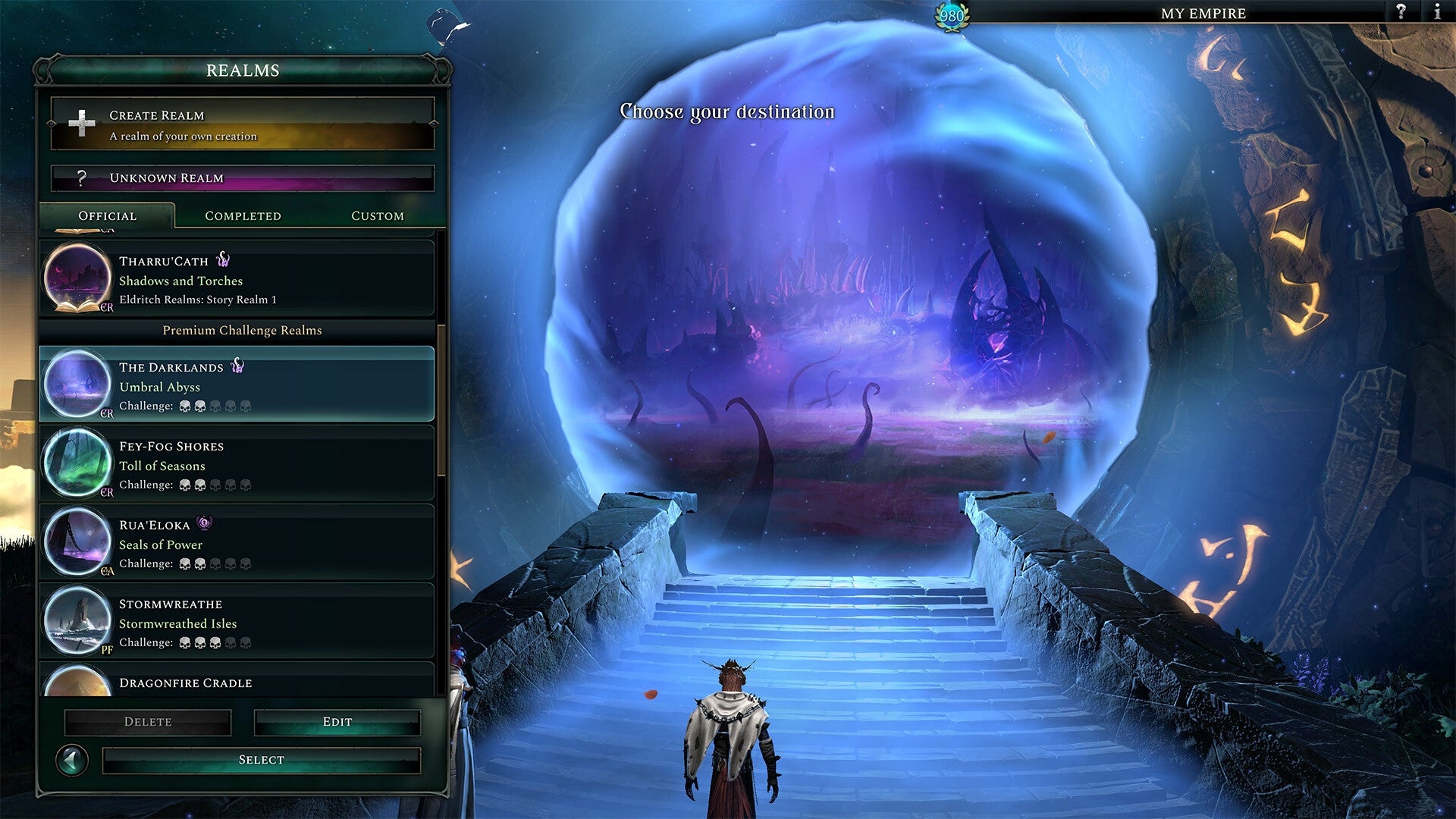Switch to the Custom tab
Viewport: 1456px width, 819px height.
(377, 216)
